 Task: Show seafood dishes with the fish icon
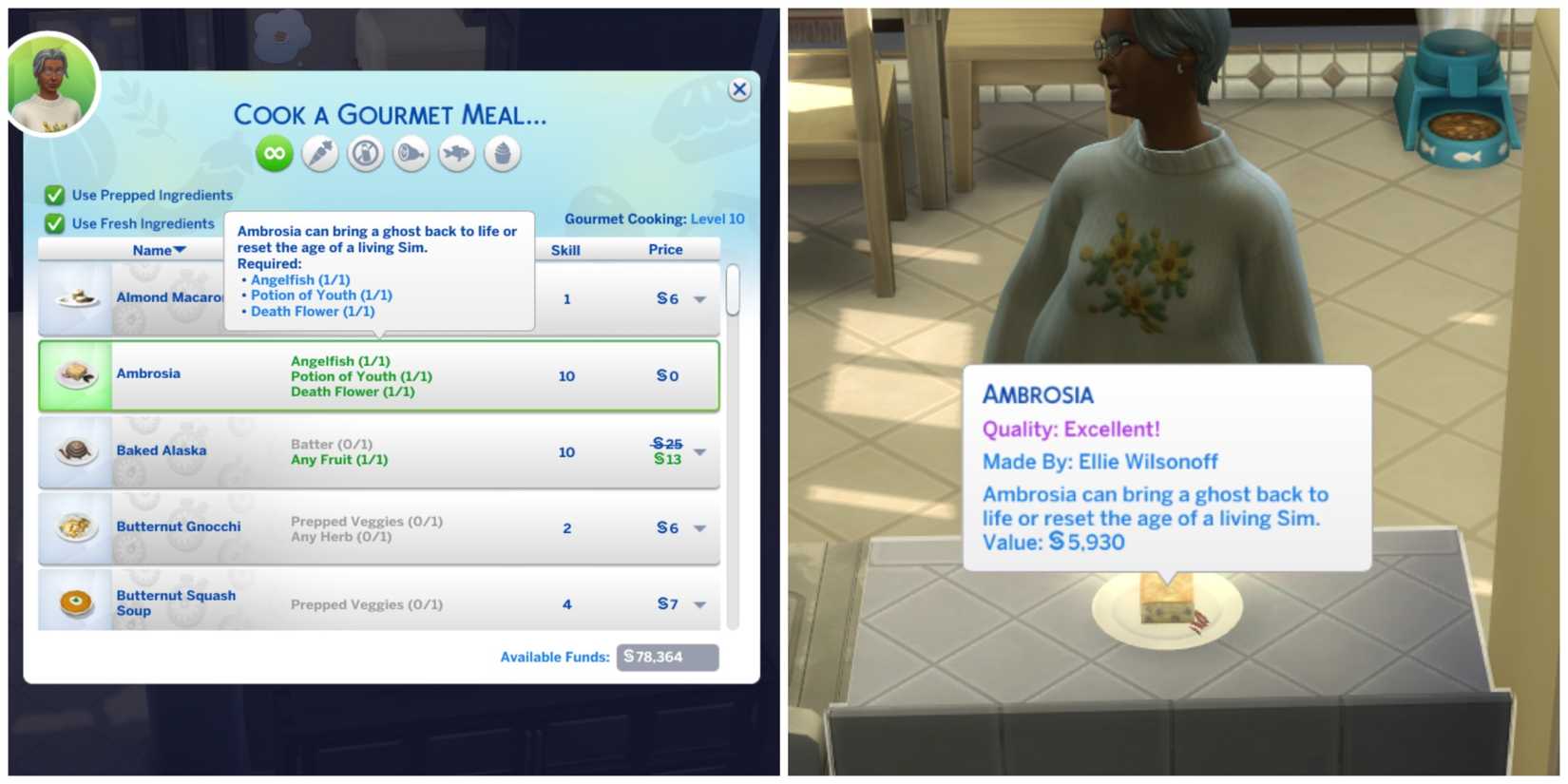(456, 153)
